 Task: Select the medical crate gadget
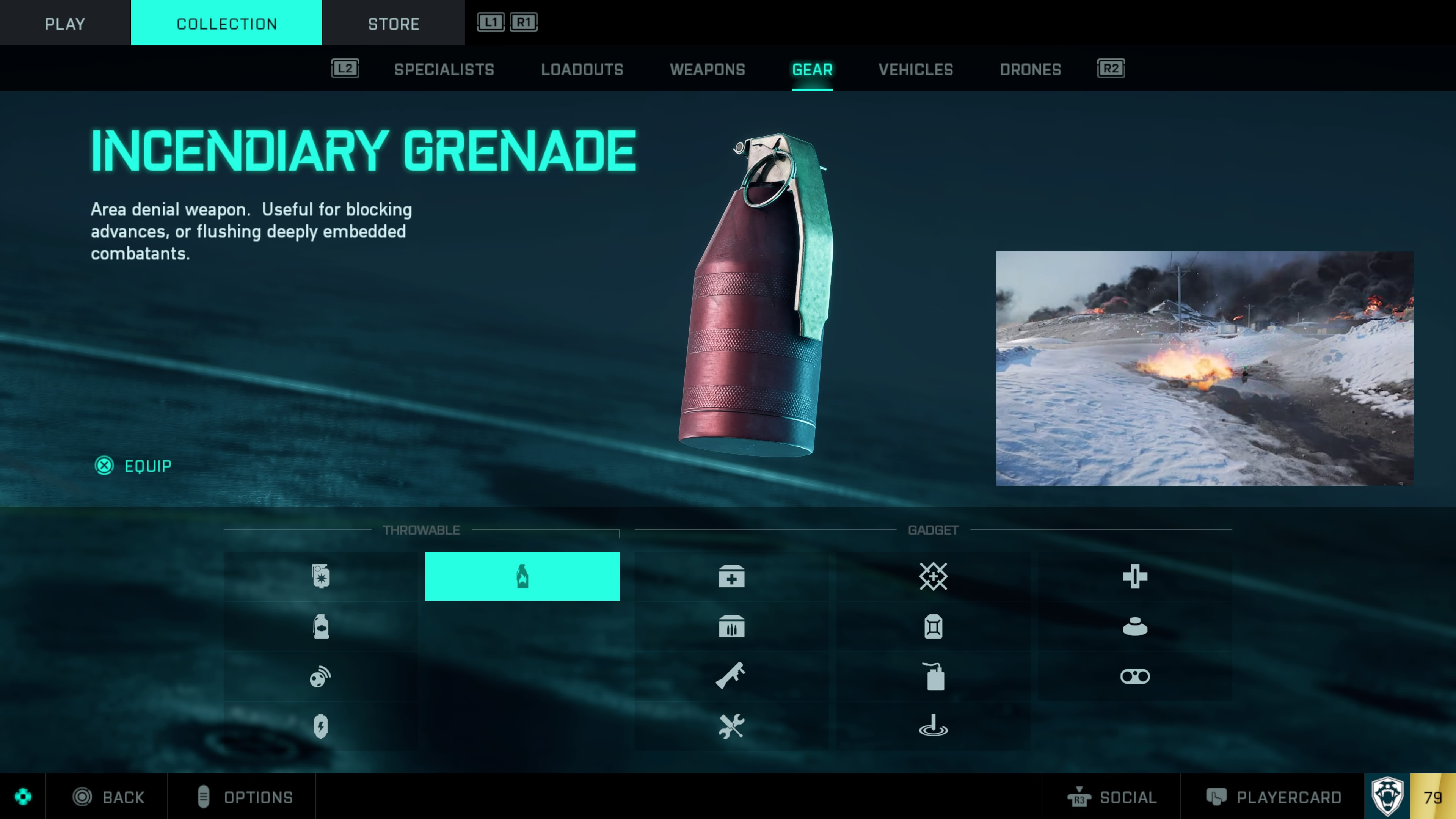pyautogui.click(x=731, y=576)
